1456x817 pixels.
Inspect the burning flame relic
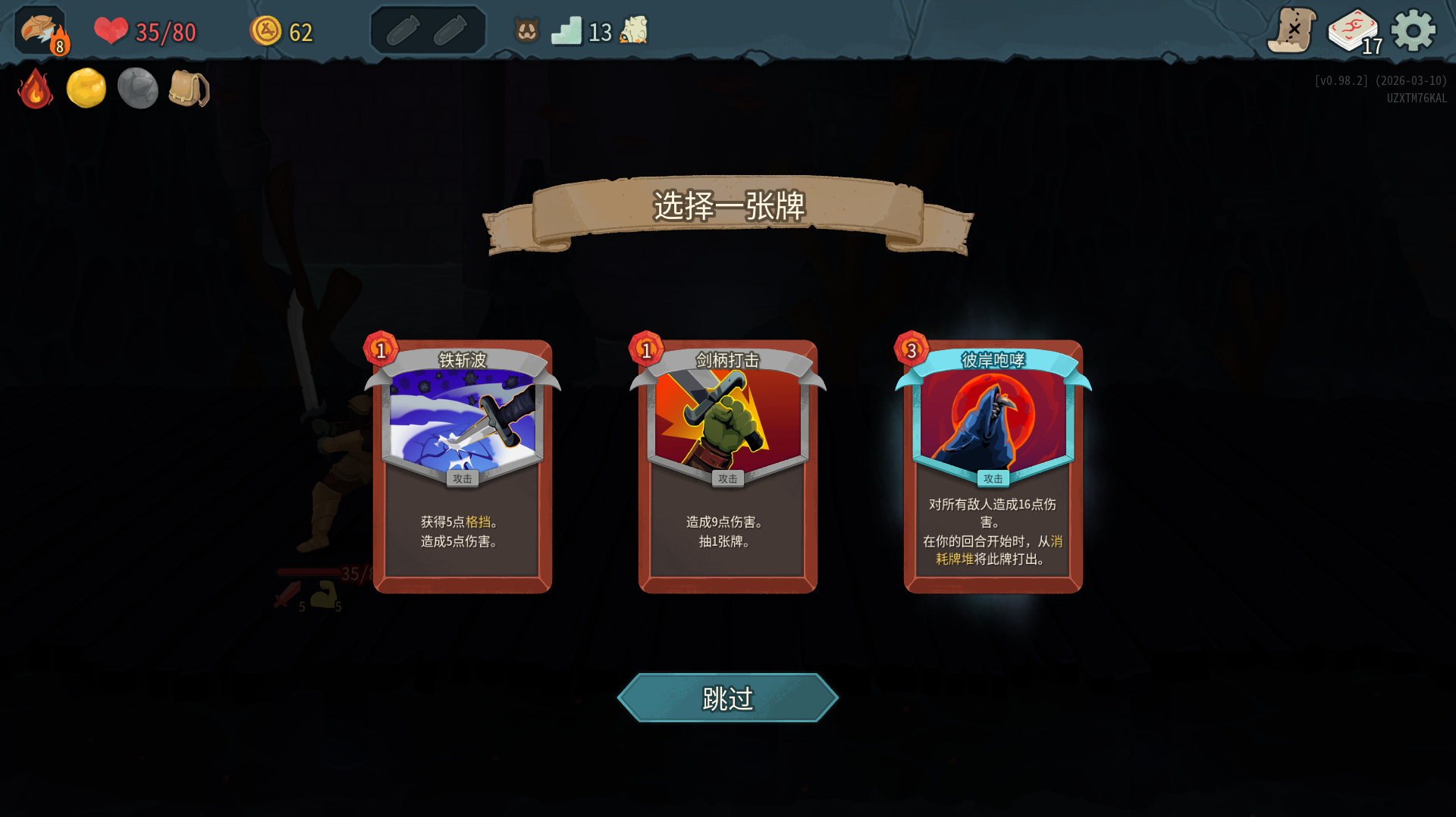[35, 89]
